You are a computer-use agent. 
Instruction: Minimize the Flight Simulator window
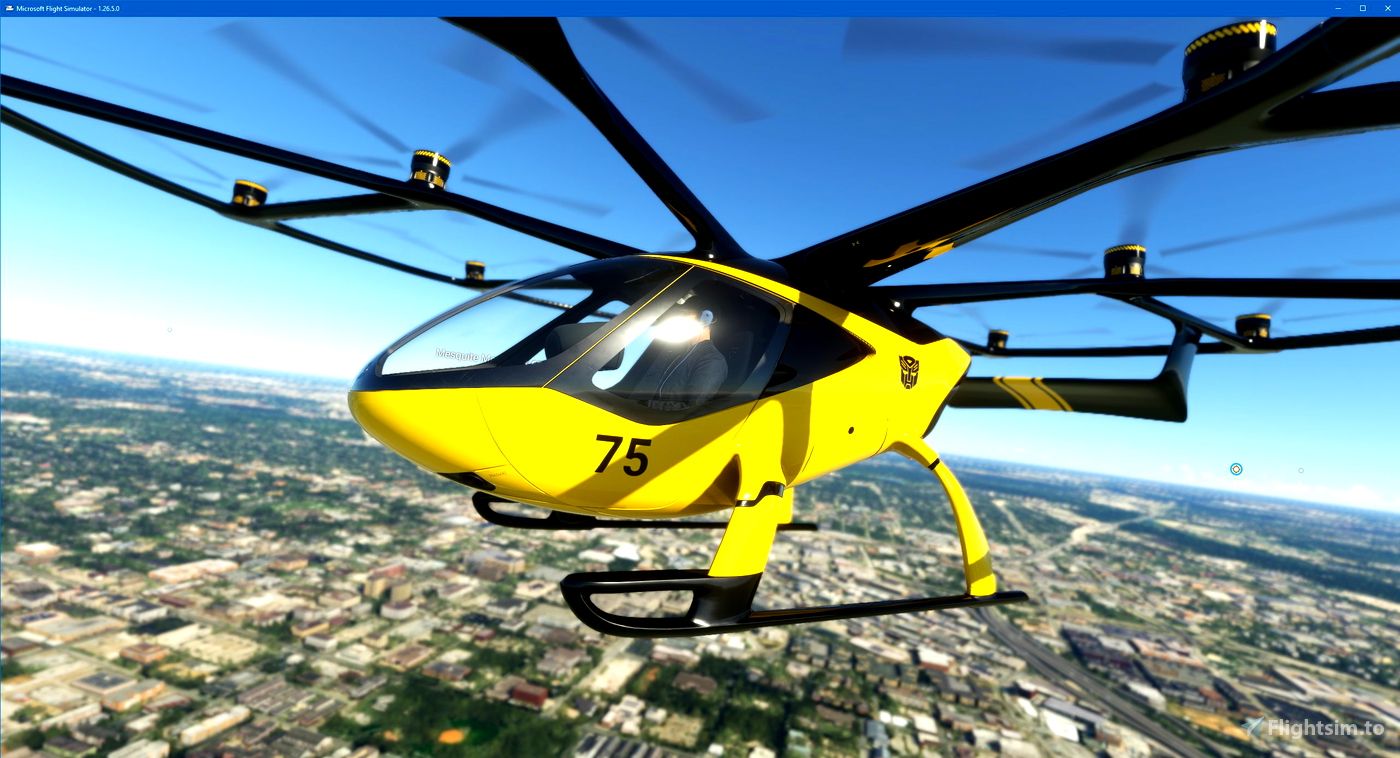tap(1337, 8)
